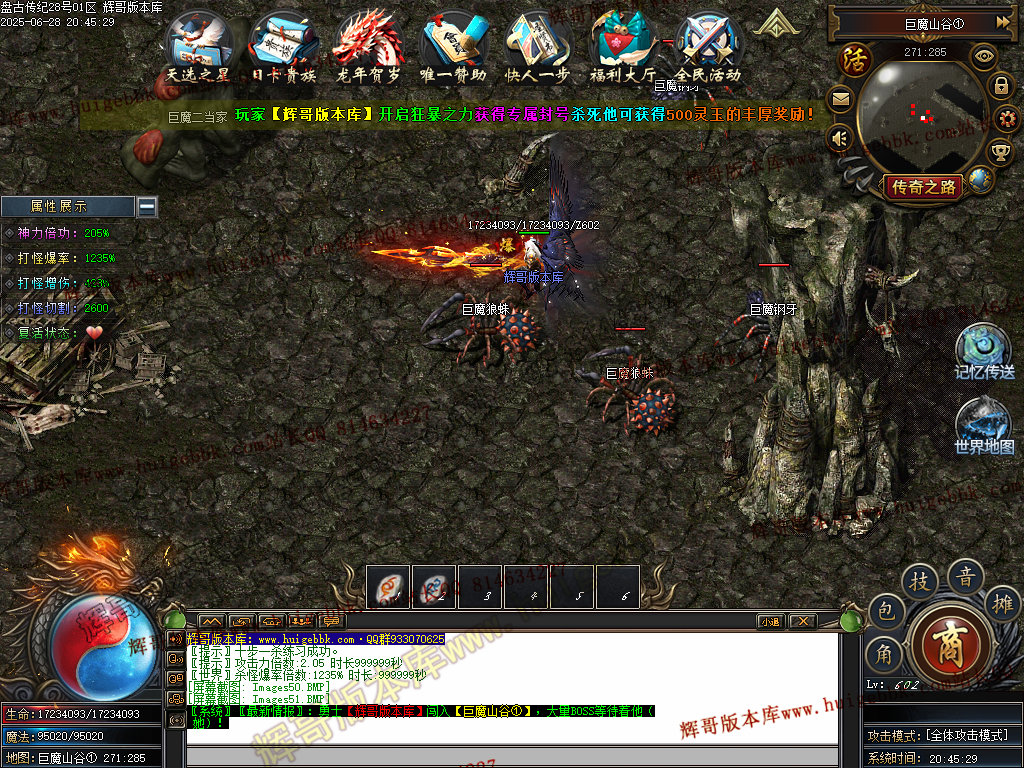The width and height of the screenshot is (1024, 768).
Task: Click the padlock icon by minimap
Action: click(x=1001, y=87)
